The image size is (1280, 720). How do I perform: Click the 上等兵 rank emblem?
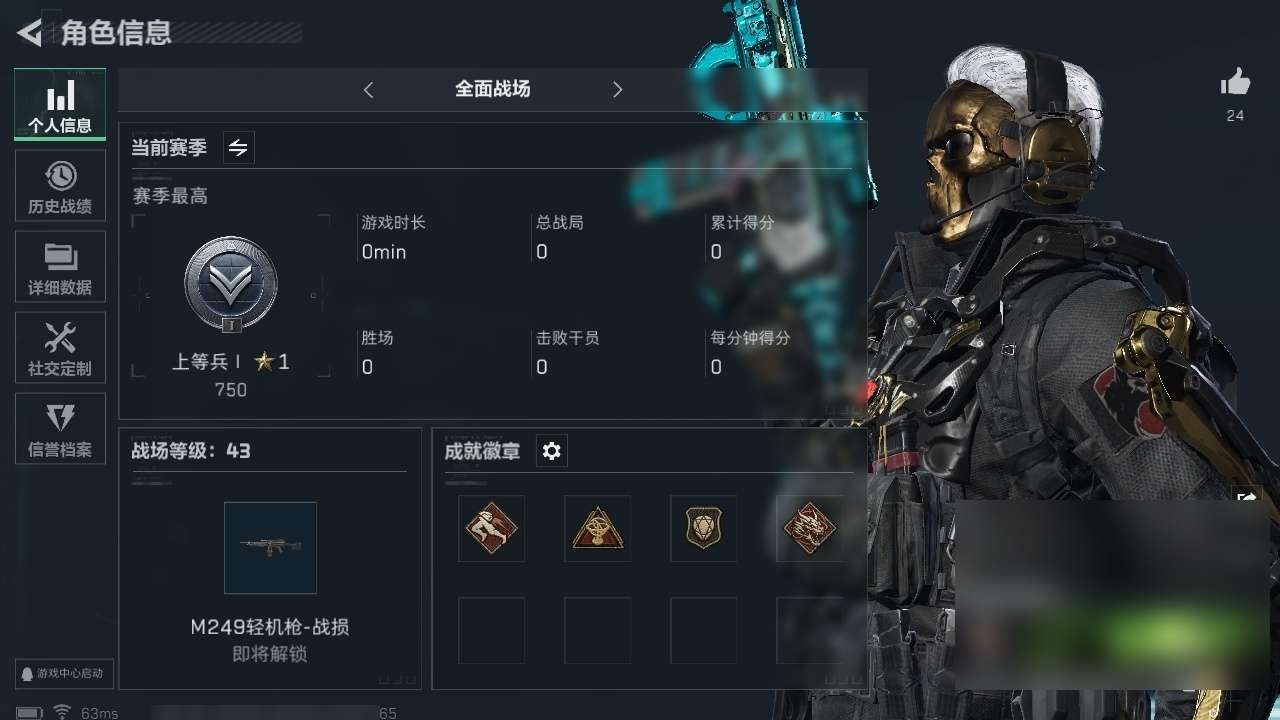click(230, 285)
